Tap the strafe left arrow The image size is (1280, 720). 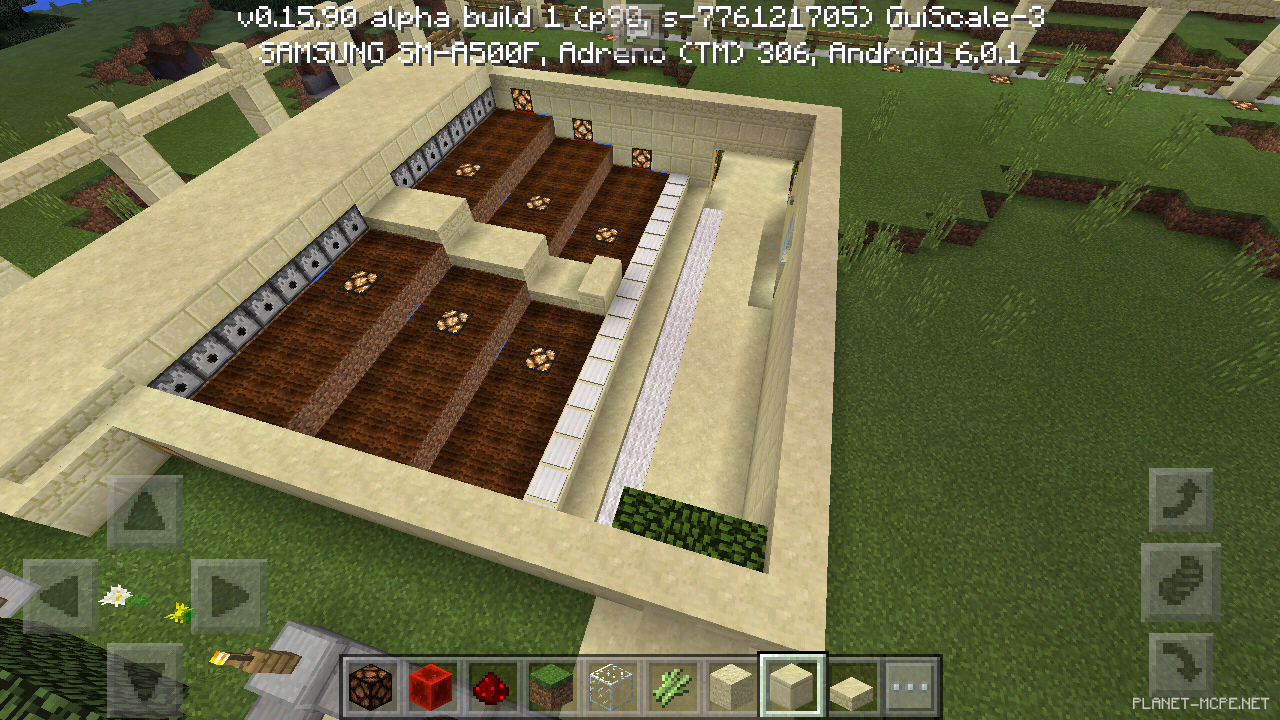62,596
